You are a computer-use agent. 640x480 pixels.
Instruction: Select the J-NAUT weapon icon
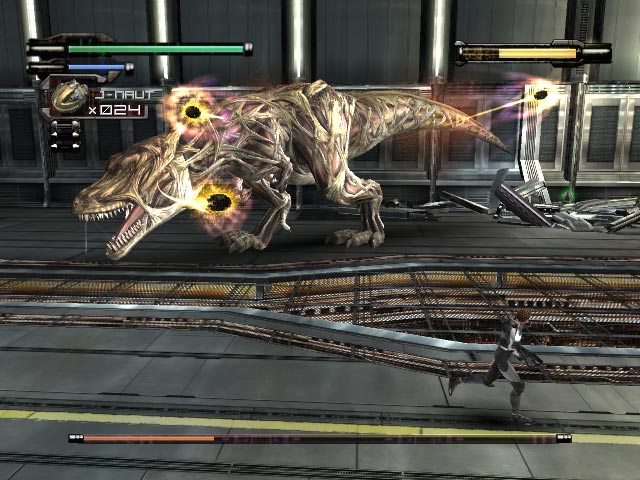pyautogui.click(x=66, y=97)
